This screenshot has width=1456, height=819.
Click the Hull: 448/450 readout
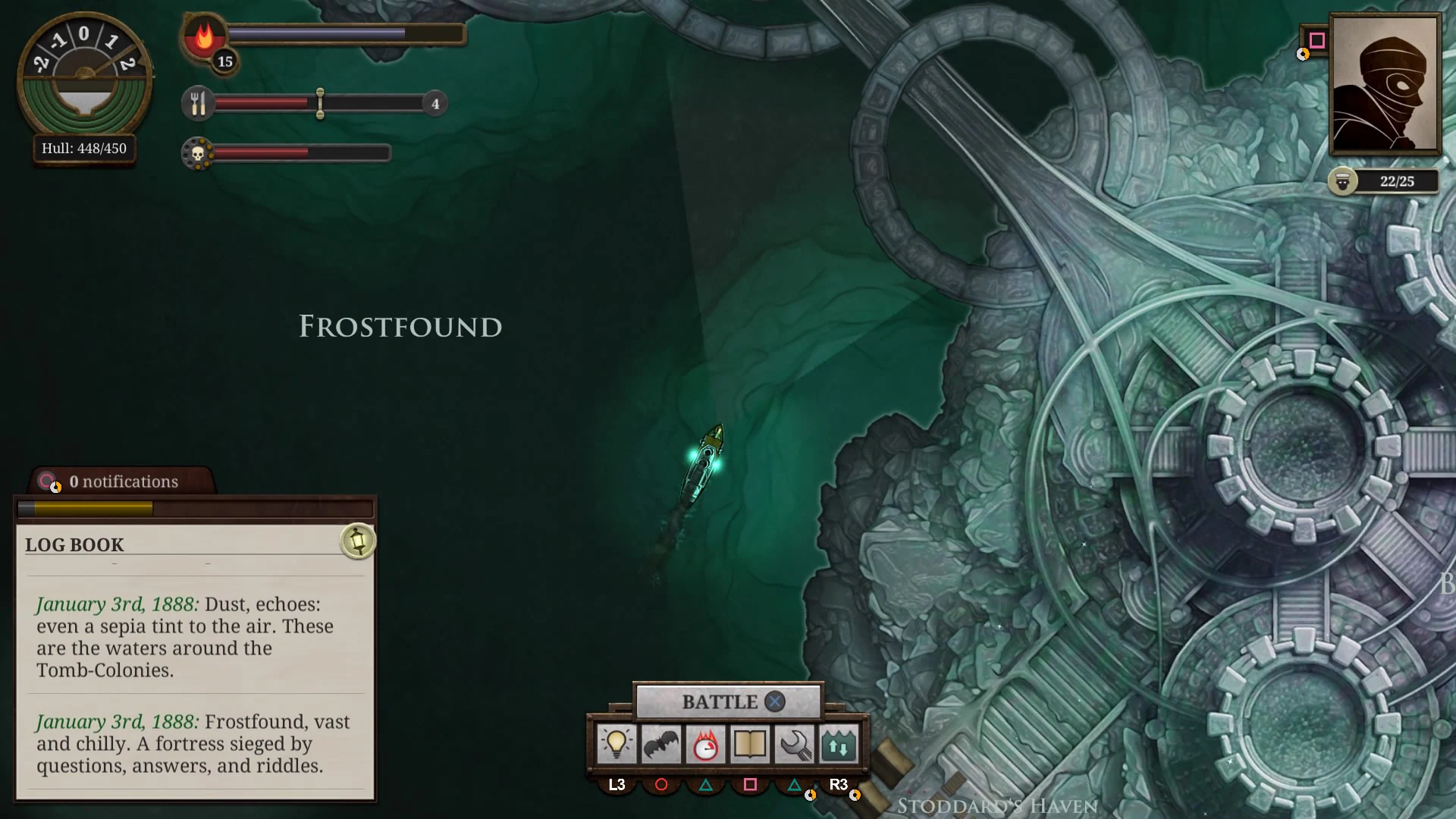84,149
